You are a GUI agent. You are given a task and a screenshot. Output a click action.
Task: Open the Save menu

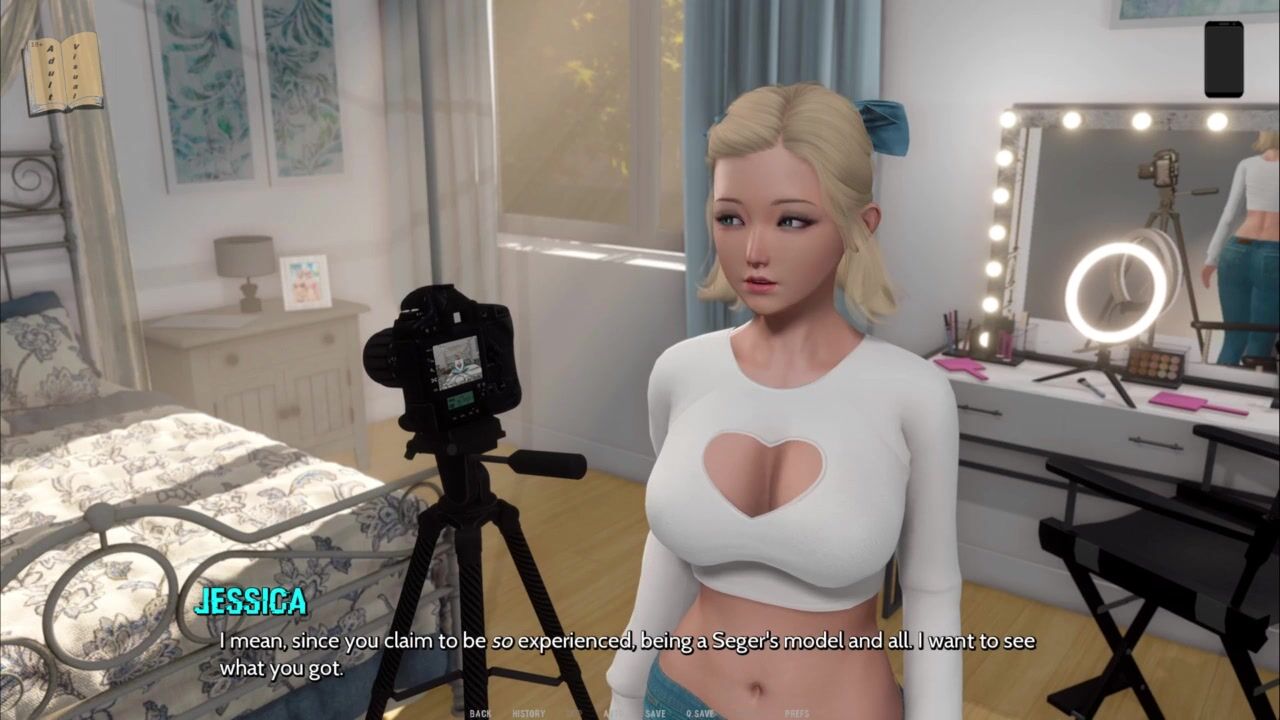[655, 713]
